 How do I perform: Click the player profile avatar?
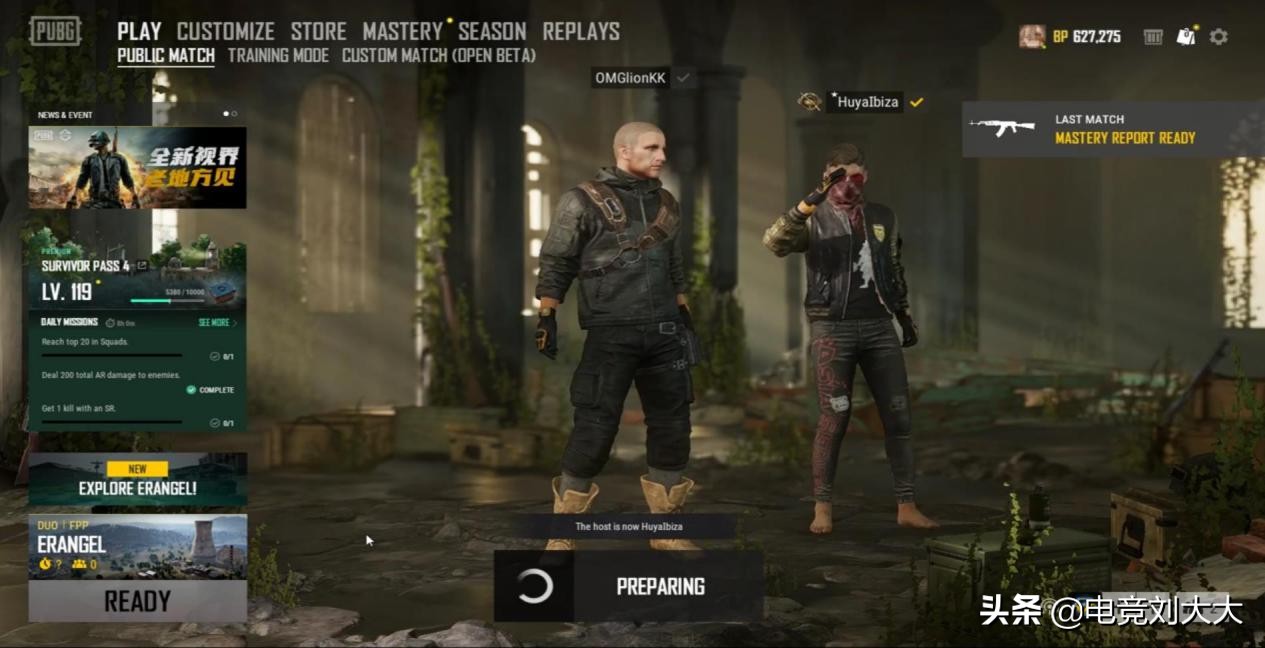click(1032, 37)
